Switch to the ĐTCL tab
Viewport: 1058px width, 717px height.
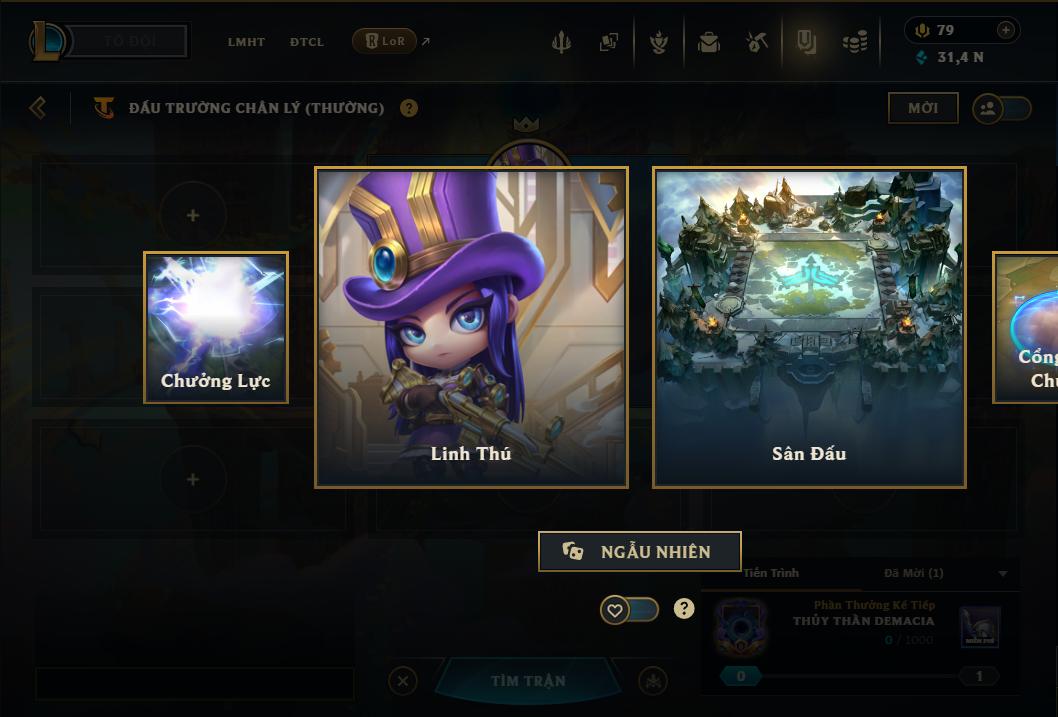[307, 42]
